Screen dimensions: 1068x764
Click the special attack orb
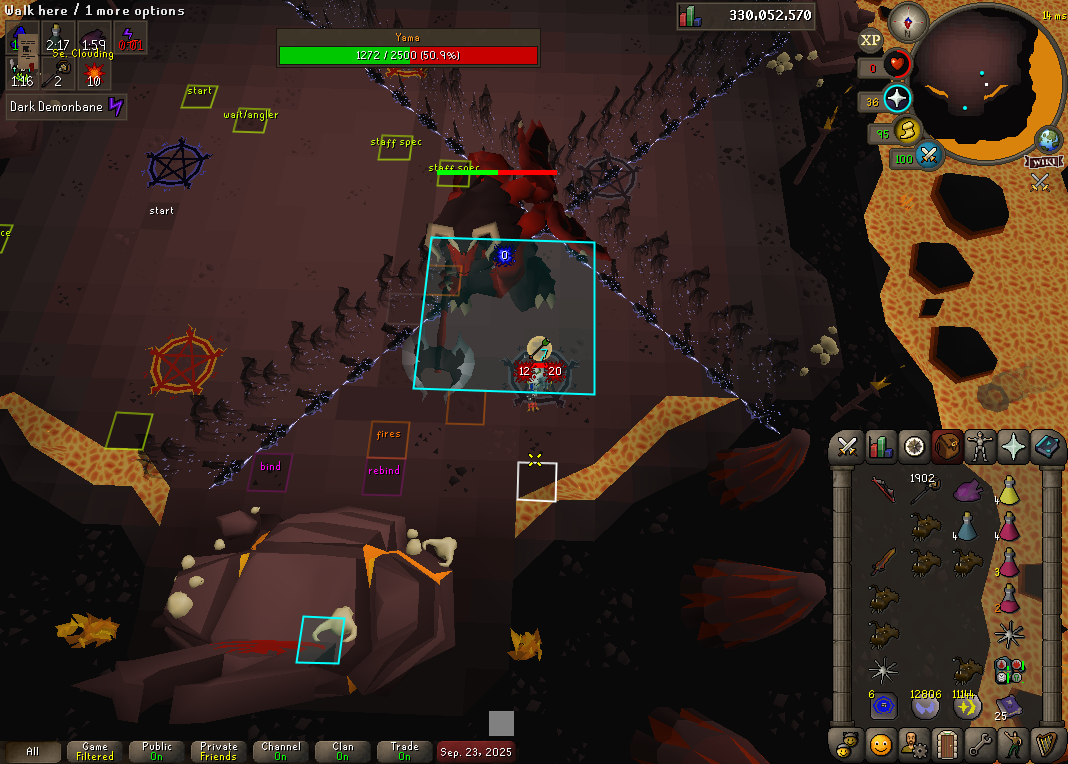pos(929,156)
